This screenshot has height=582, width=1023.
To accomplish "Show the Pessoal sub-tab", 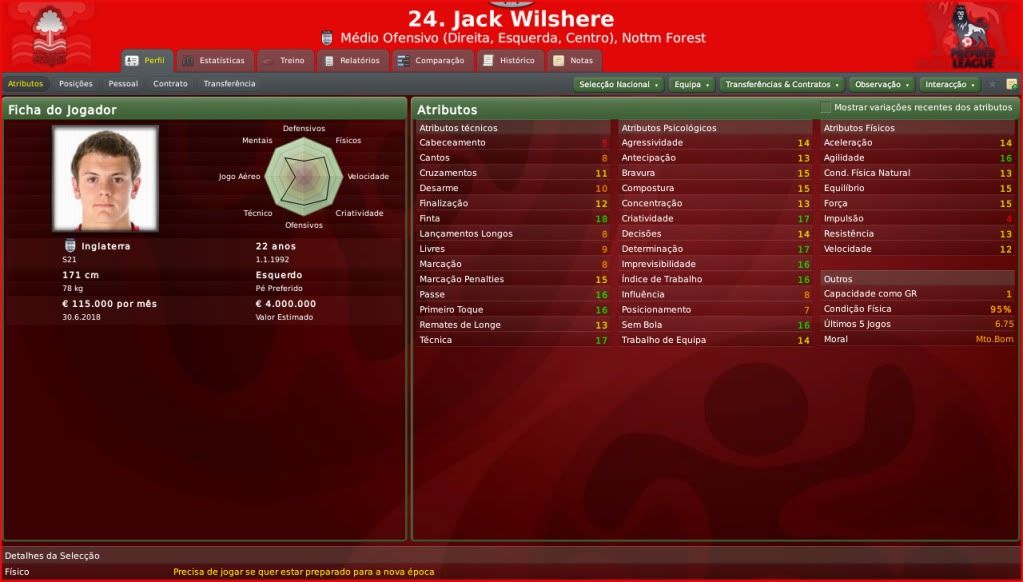I will 123,84.
